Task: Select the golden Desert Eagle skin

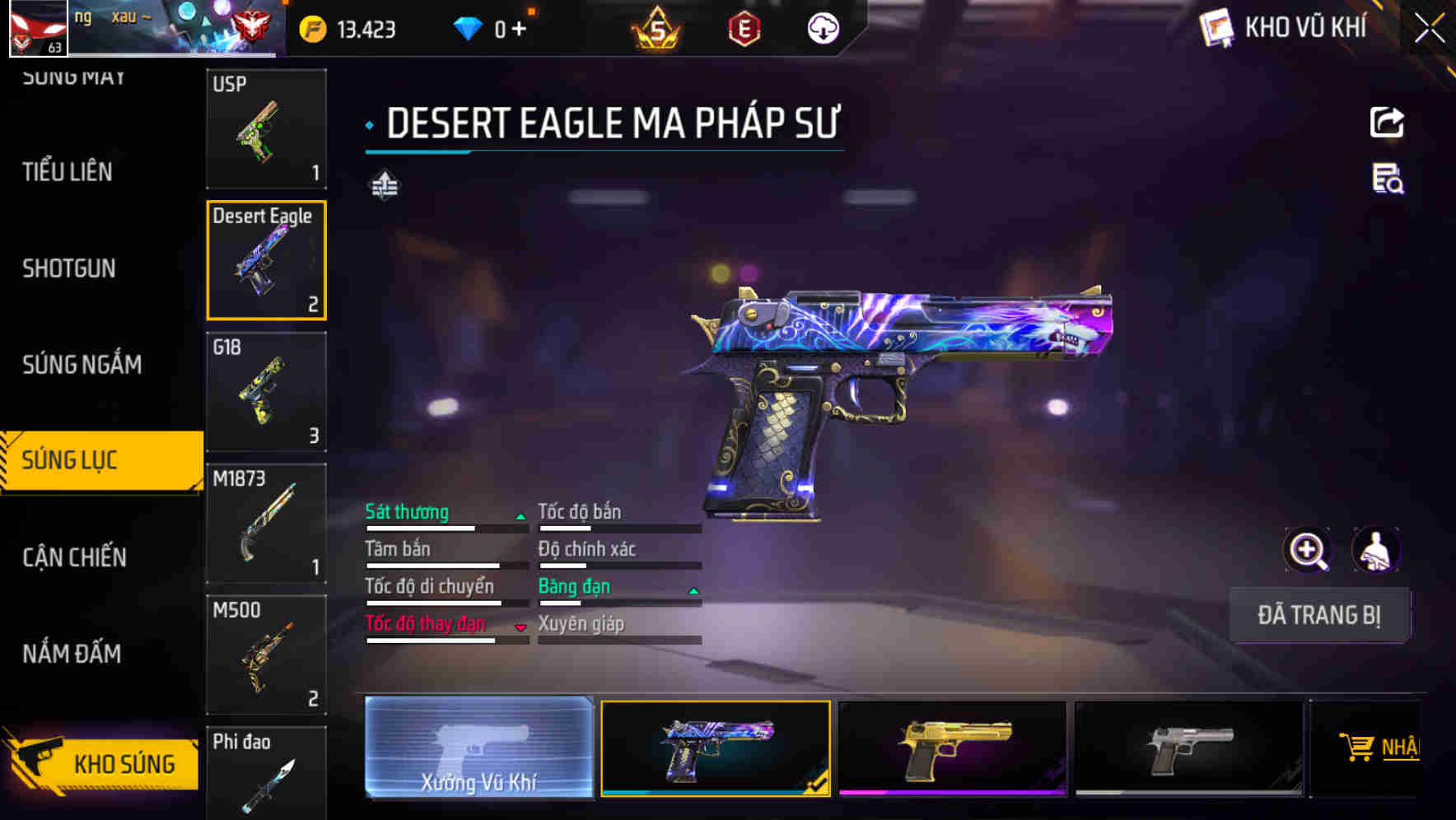Action: coord(953,752)
